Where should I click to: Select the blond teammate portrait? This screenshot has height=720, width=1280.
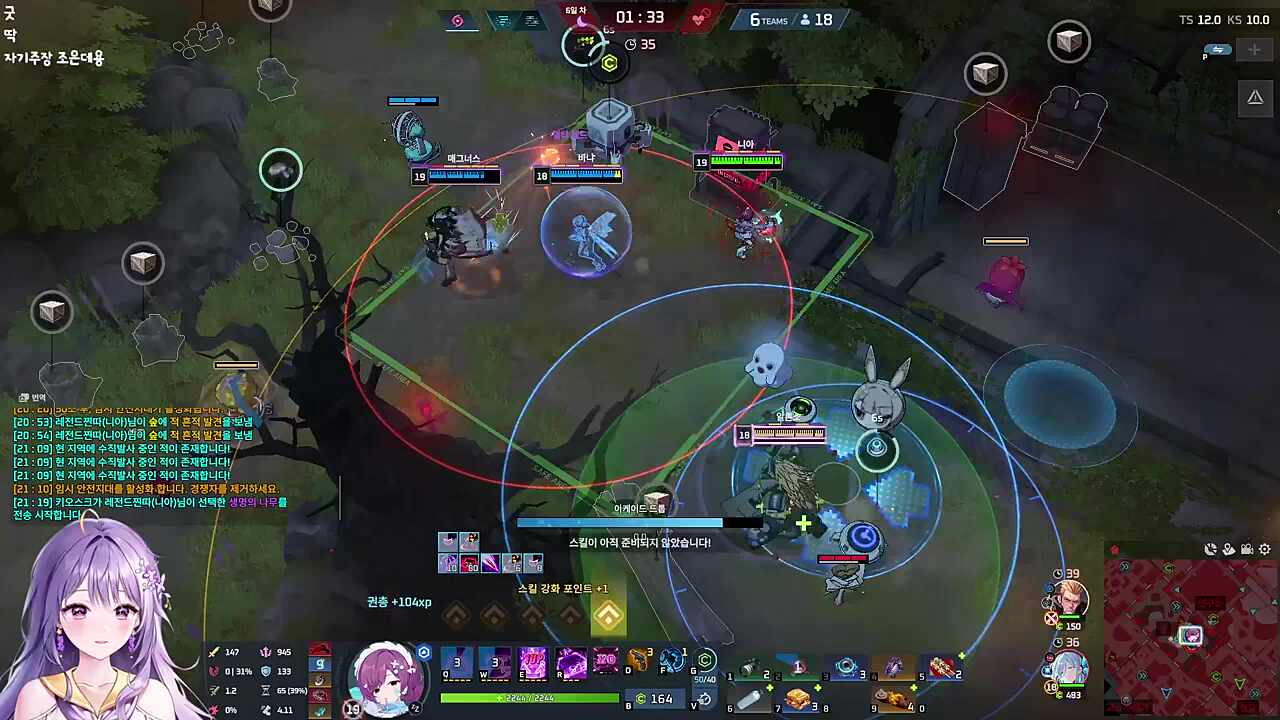pyautogui.click(x=1069, y=598)
